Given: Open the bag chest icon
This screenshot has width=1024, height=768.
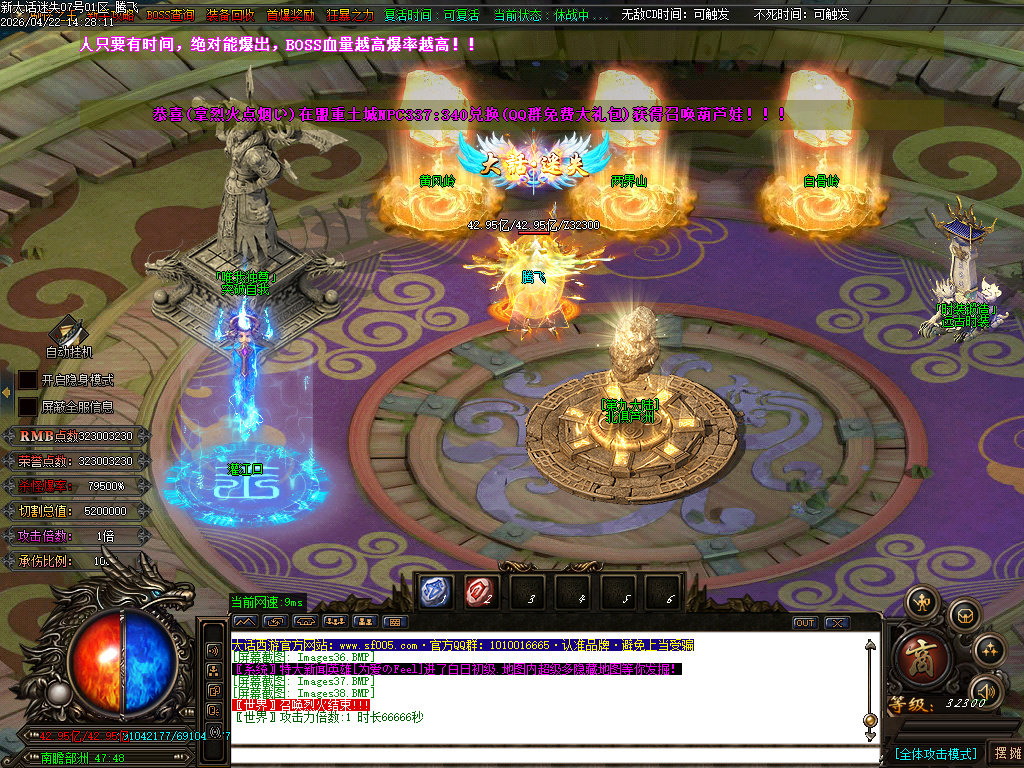Looking at the screenshot, I should (963, 615).
